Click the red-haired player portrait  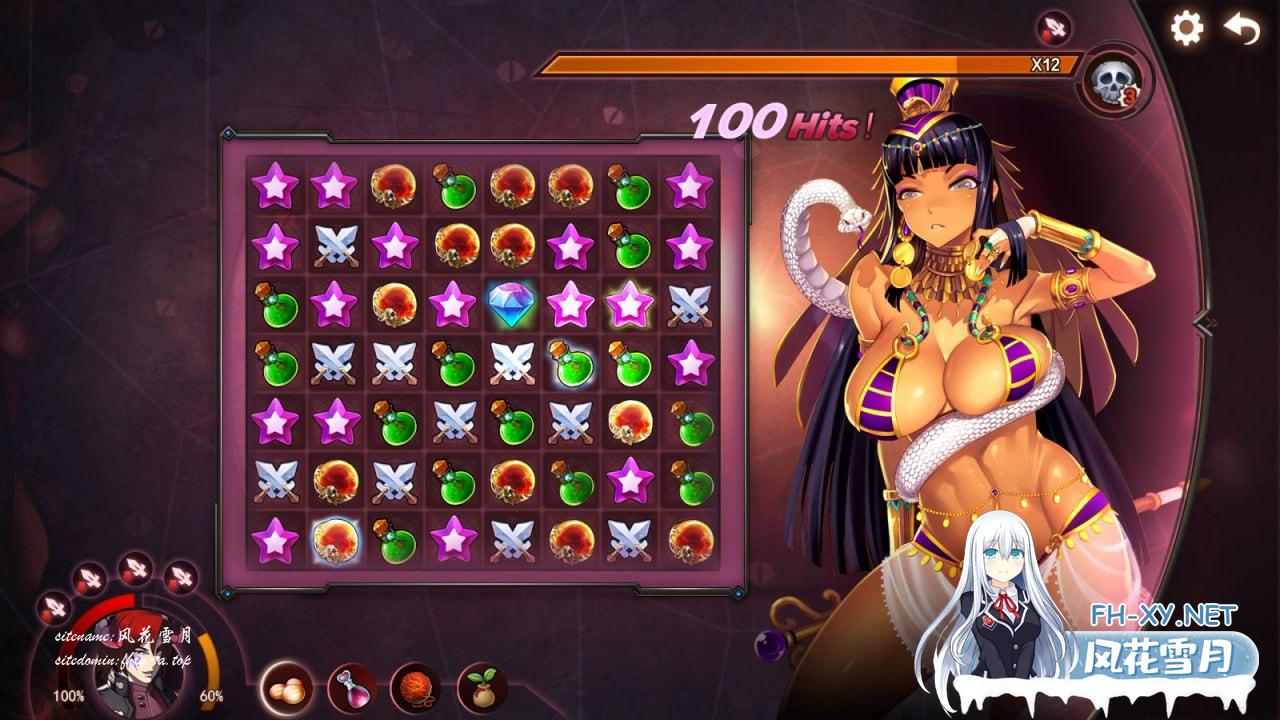coord(137,672)
